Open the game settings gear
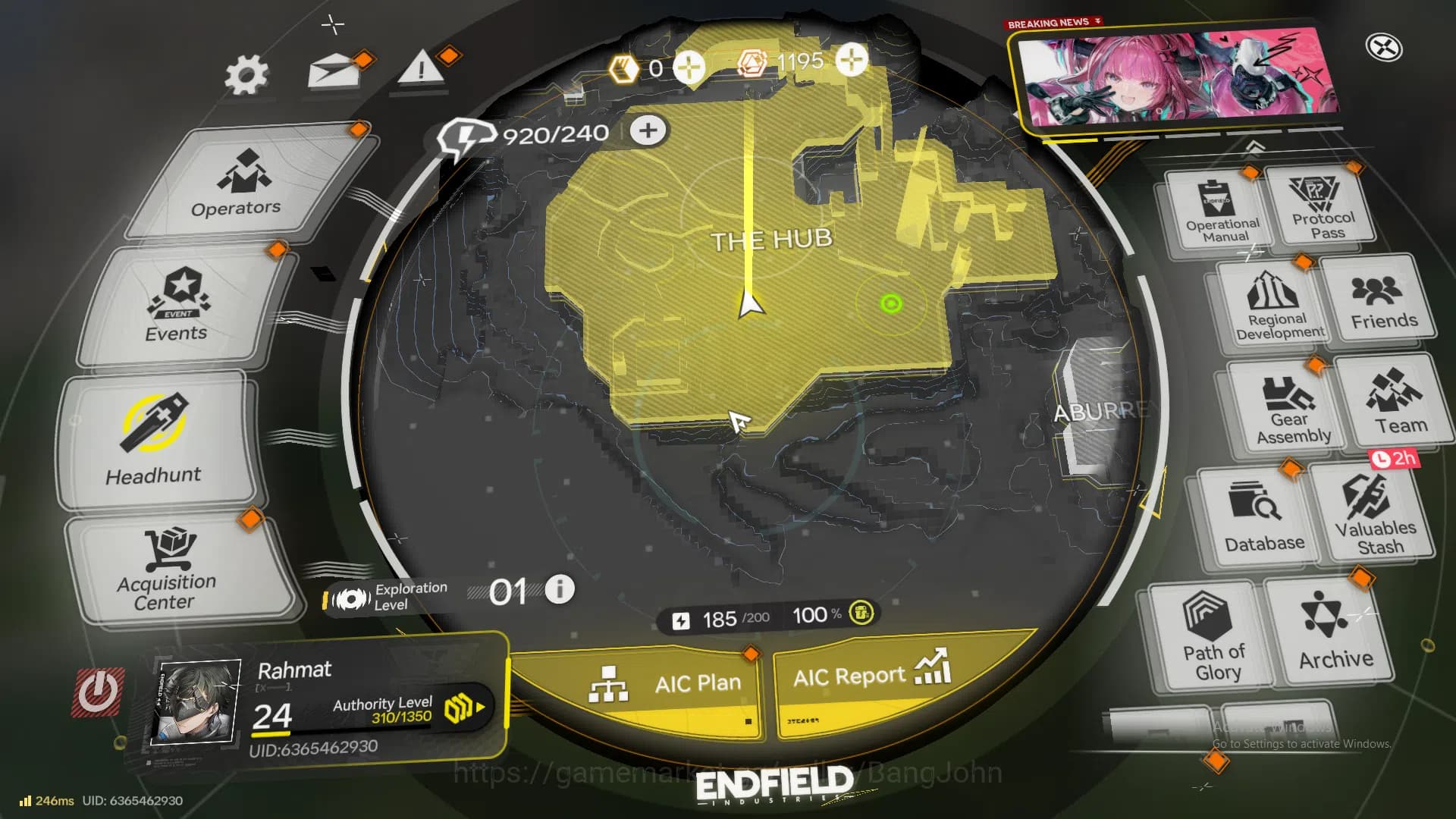 click(246, 72)
